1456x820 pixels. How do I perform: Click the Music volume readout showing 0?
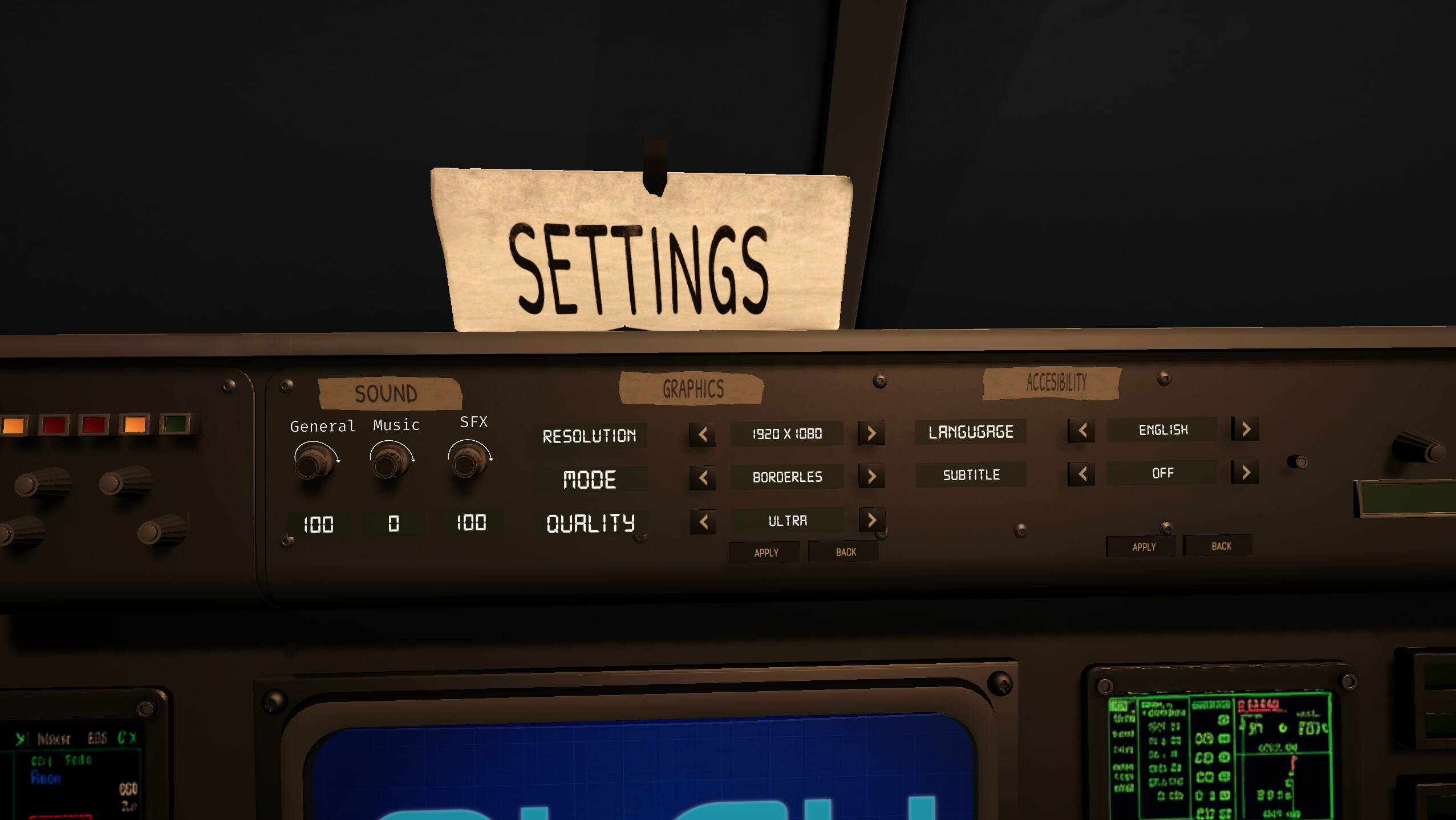(x=394, y=523)
